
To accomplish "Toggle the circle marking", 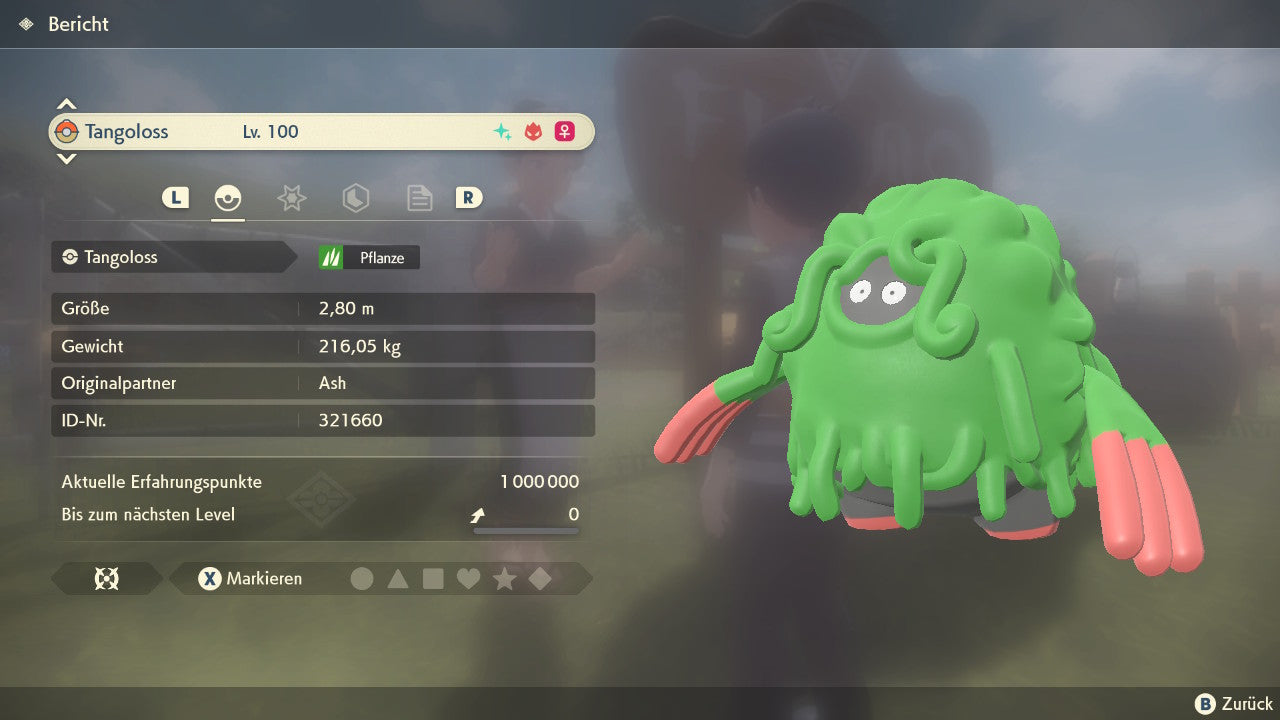I will [362, 579].
